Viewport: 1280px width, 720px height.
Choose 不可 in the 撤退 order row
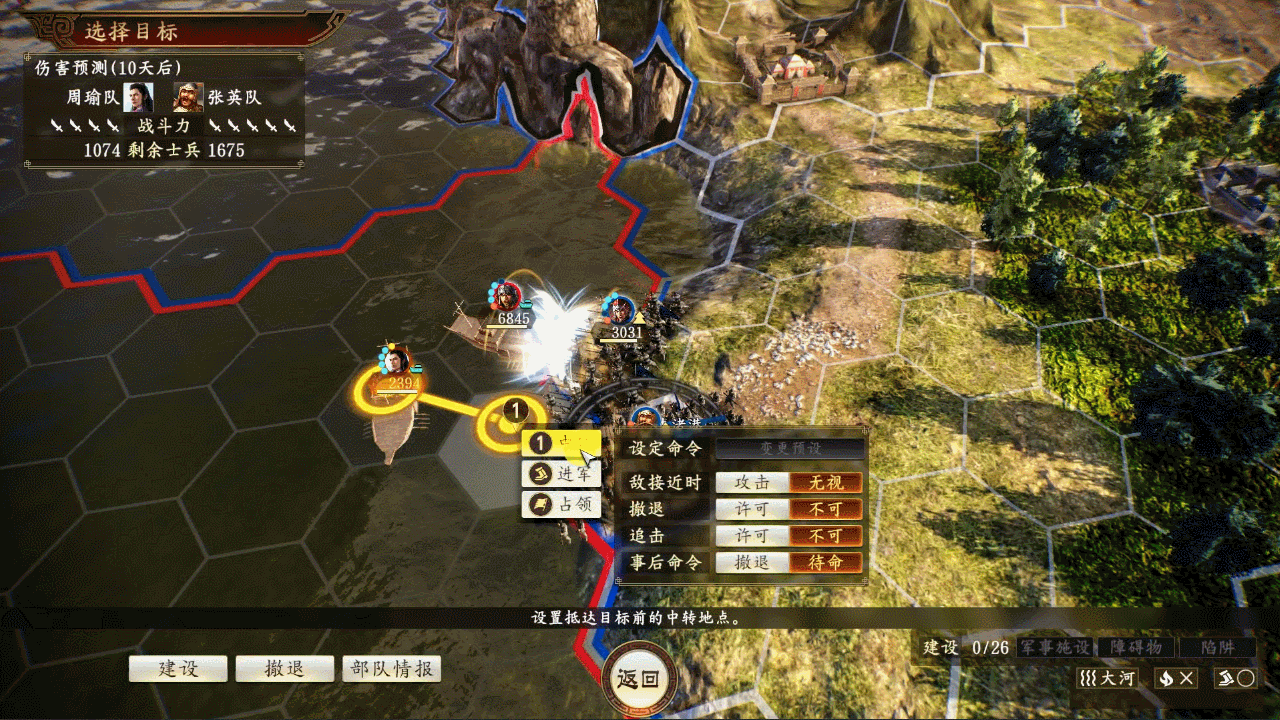(x=826, y=509)
